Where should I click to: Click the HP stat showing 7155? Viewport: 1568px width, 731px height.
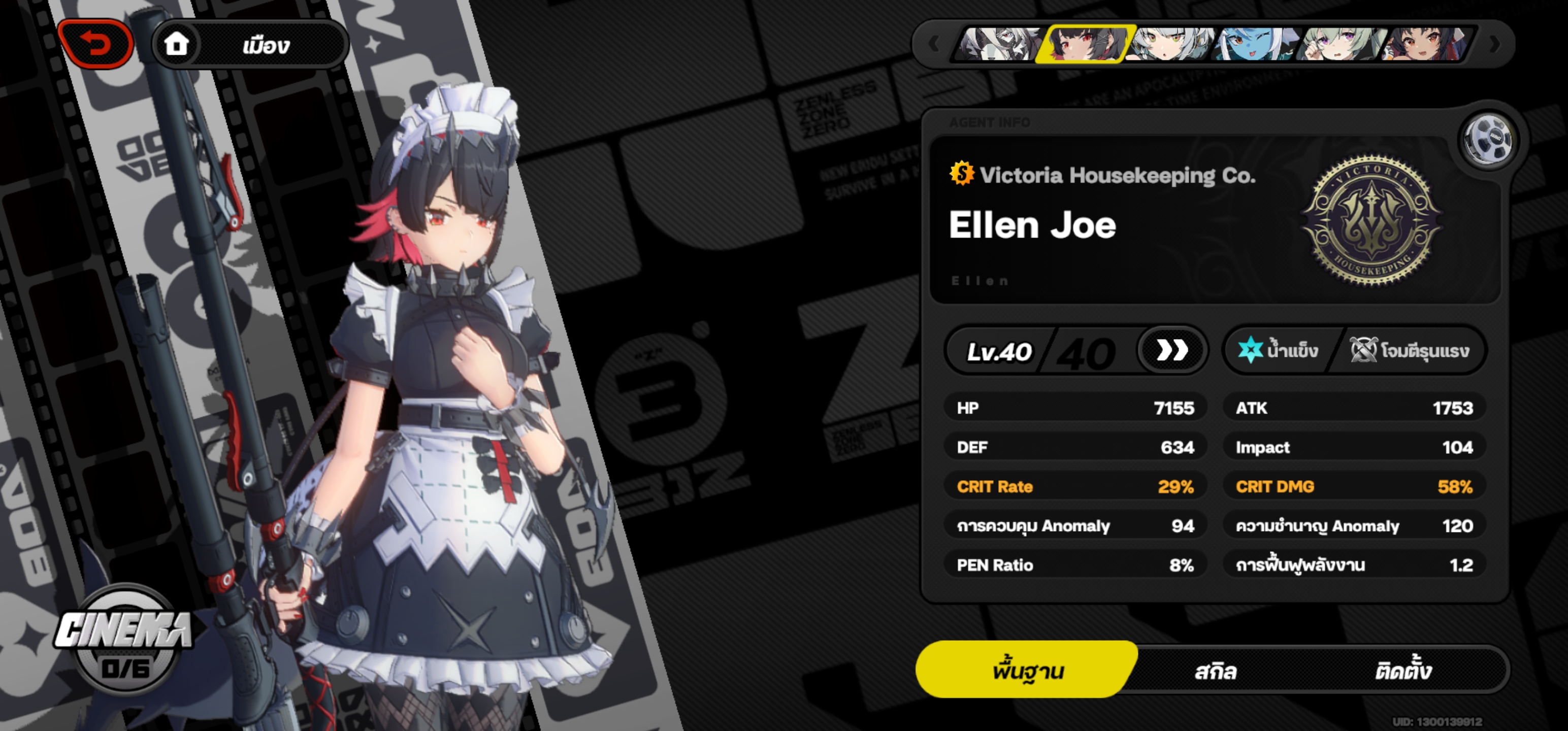(x=1074, y=408)
